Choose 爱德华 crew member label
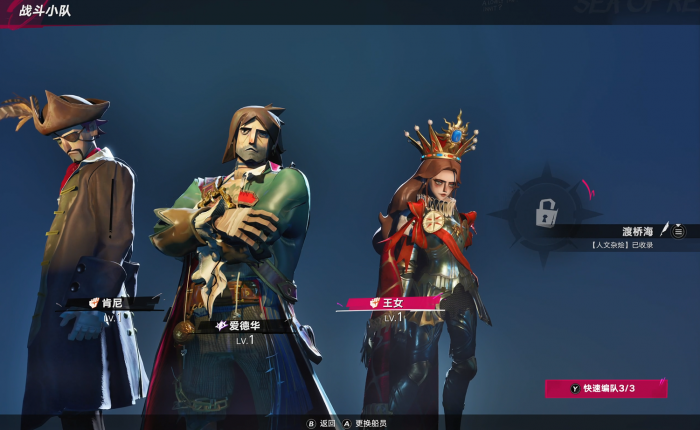Viewport: 700px width, 430px height. 240,325
